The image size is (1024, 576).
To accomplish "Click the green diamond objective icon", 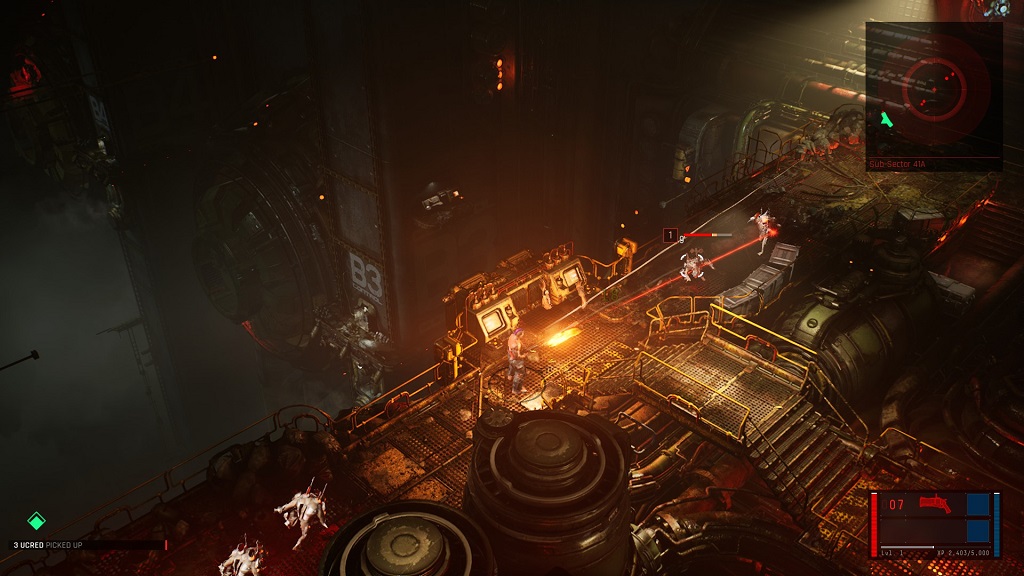I will tap(36, 520).
